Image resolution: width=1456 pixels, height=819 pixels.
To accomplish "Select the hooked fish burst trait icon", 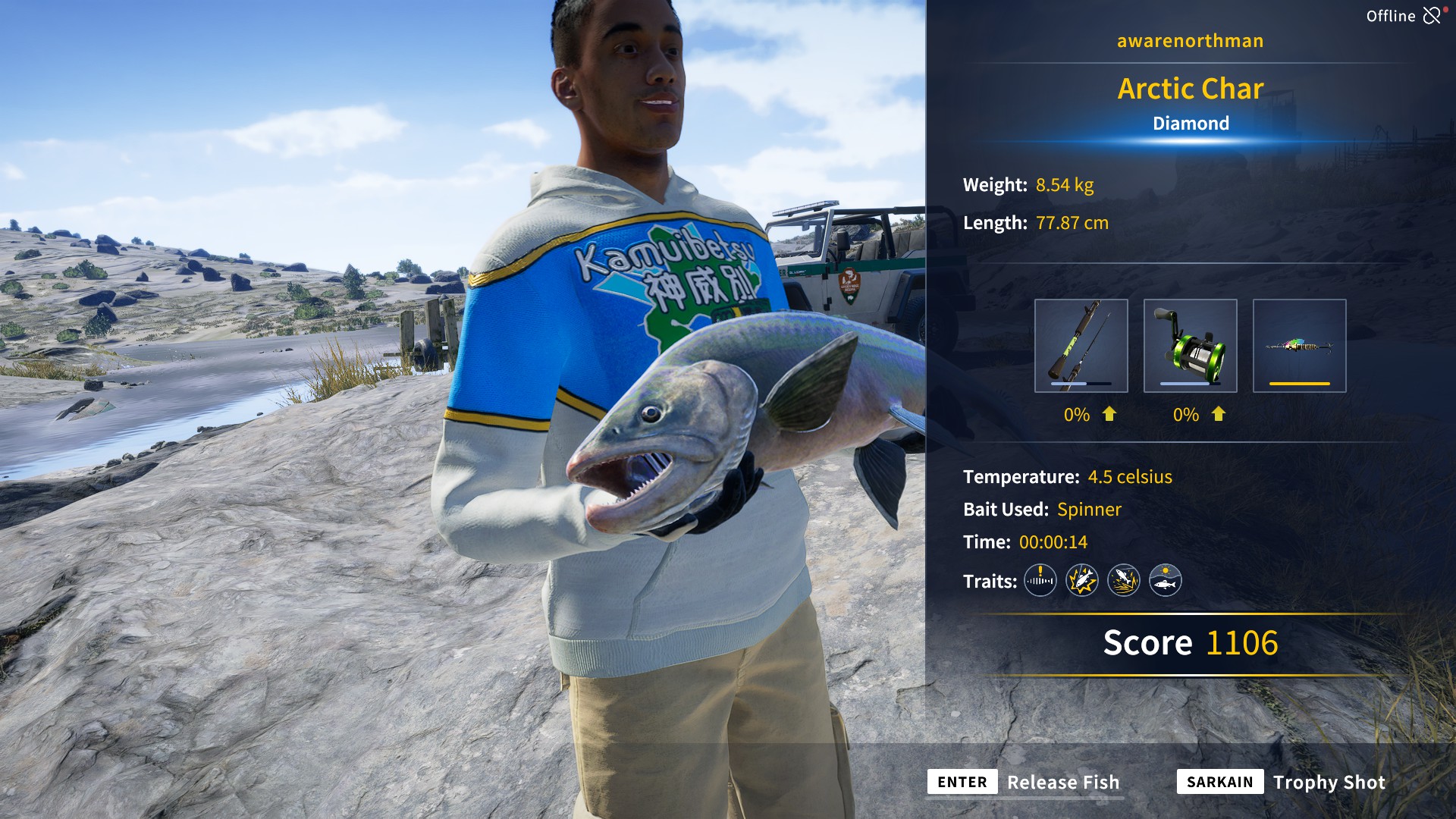I will click(x=1082, y=581).
